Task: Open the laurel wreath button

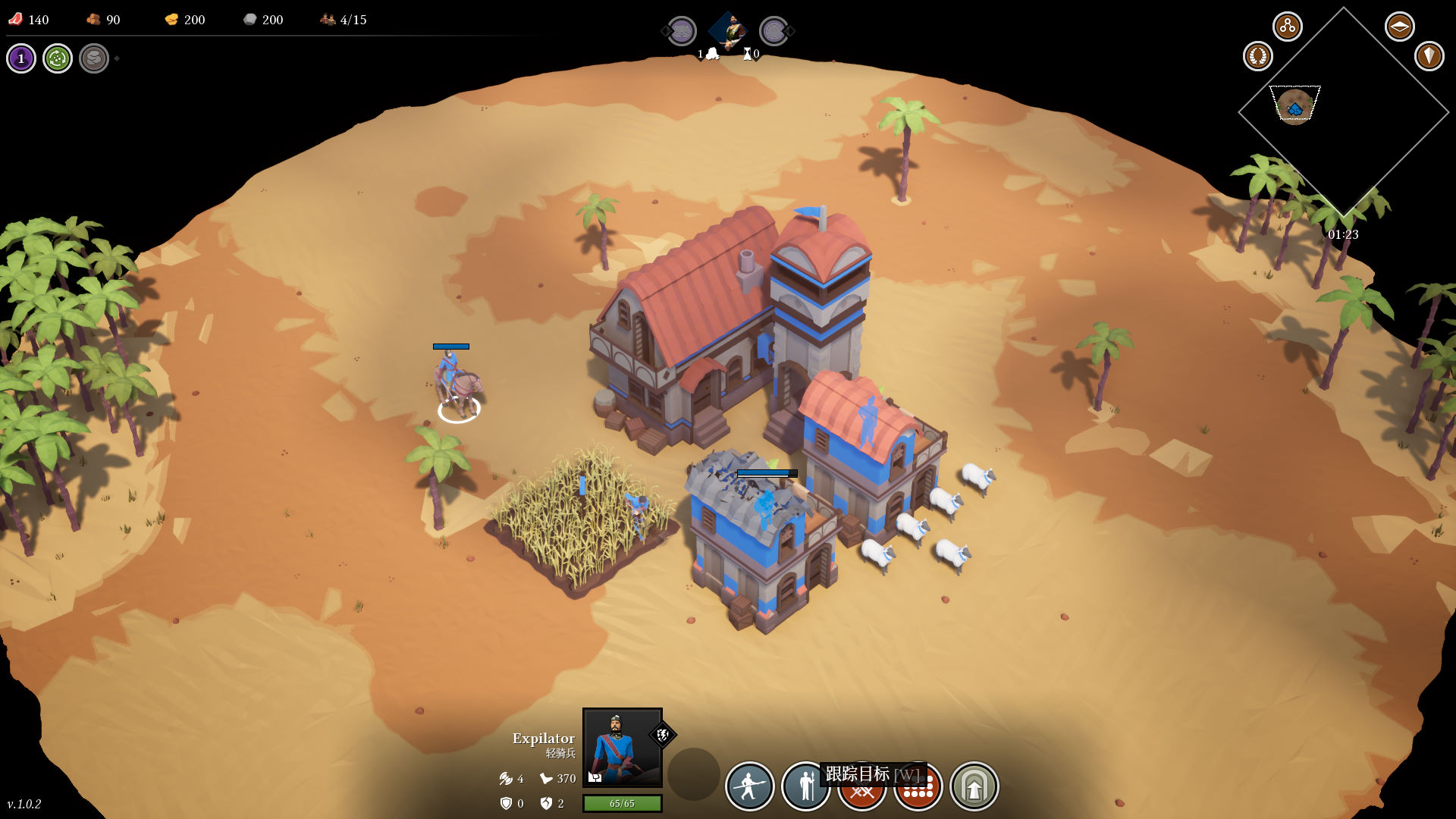Action: (x=1257, y=56)
